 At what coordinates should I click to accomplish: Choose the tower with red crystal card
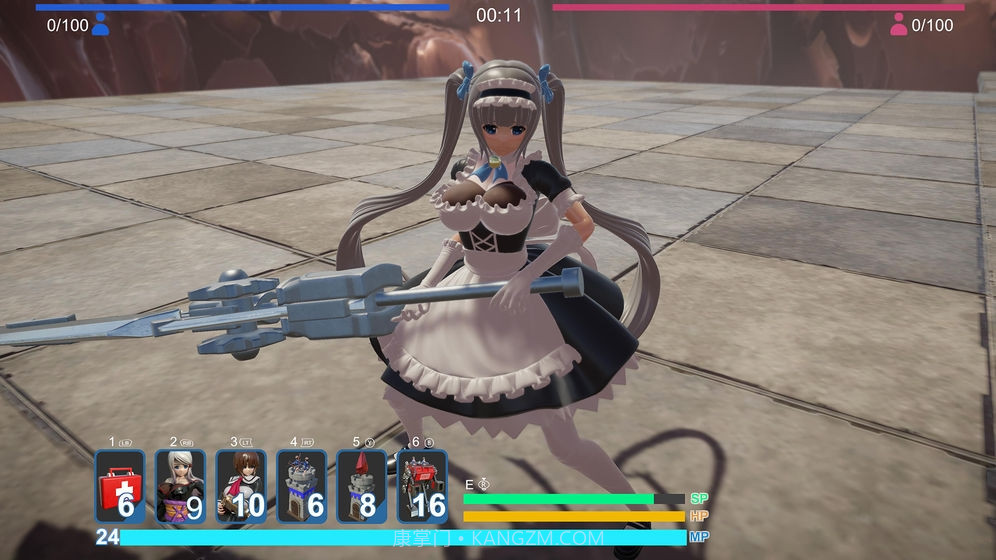point(361,486)
